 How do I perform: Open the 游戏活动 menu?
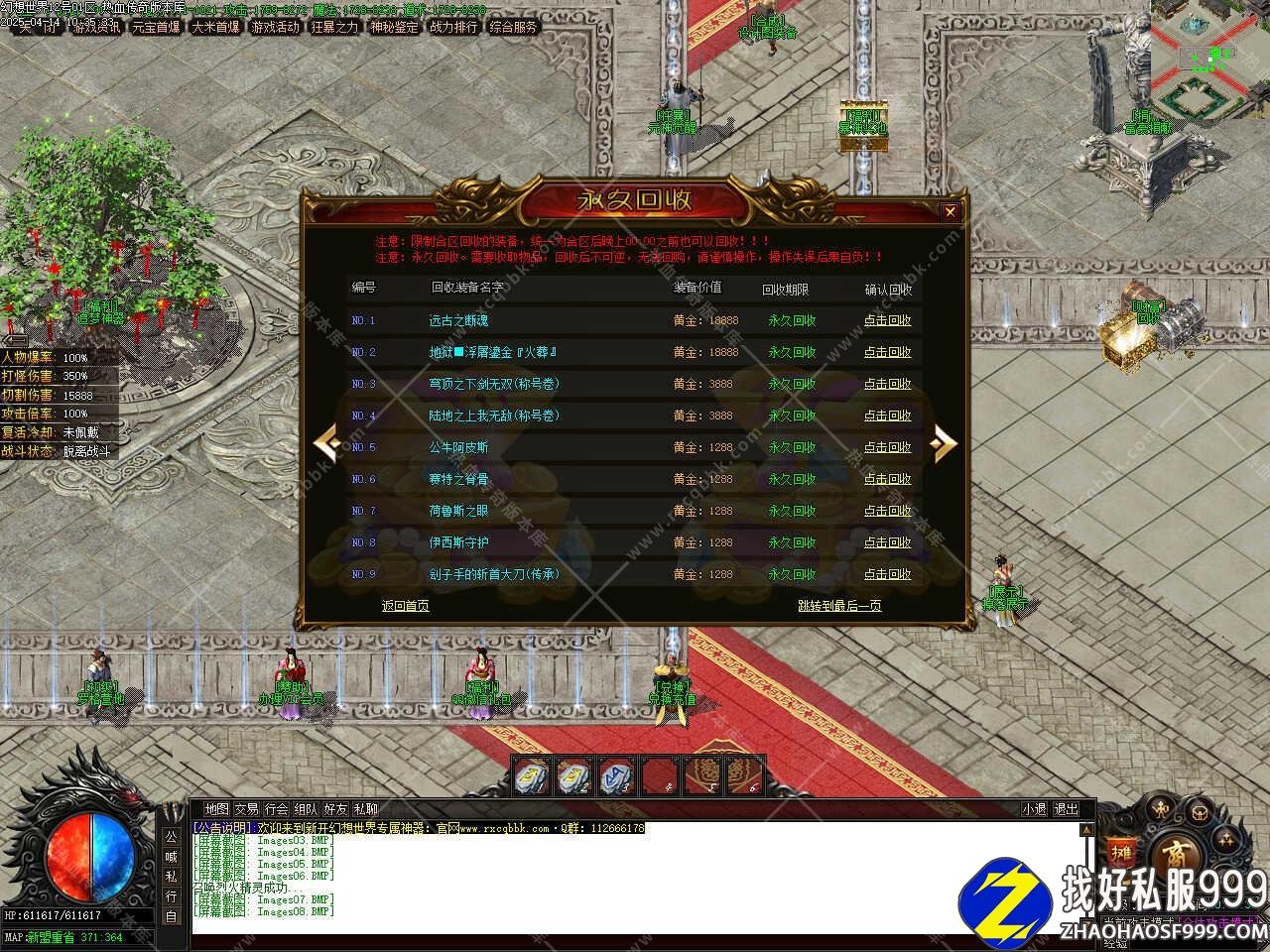pyautogui.click(x=275, y=27)
